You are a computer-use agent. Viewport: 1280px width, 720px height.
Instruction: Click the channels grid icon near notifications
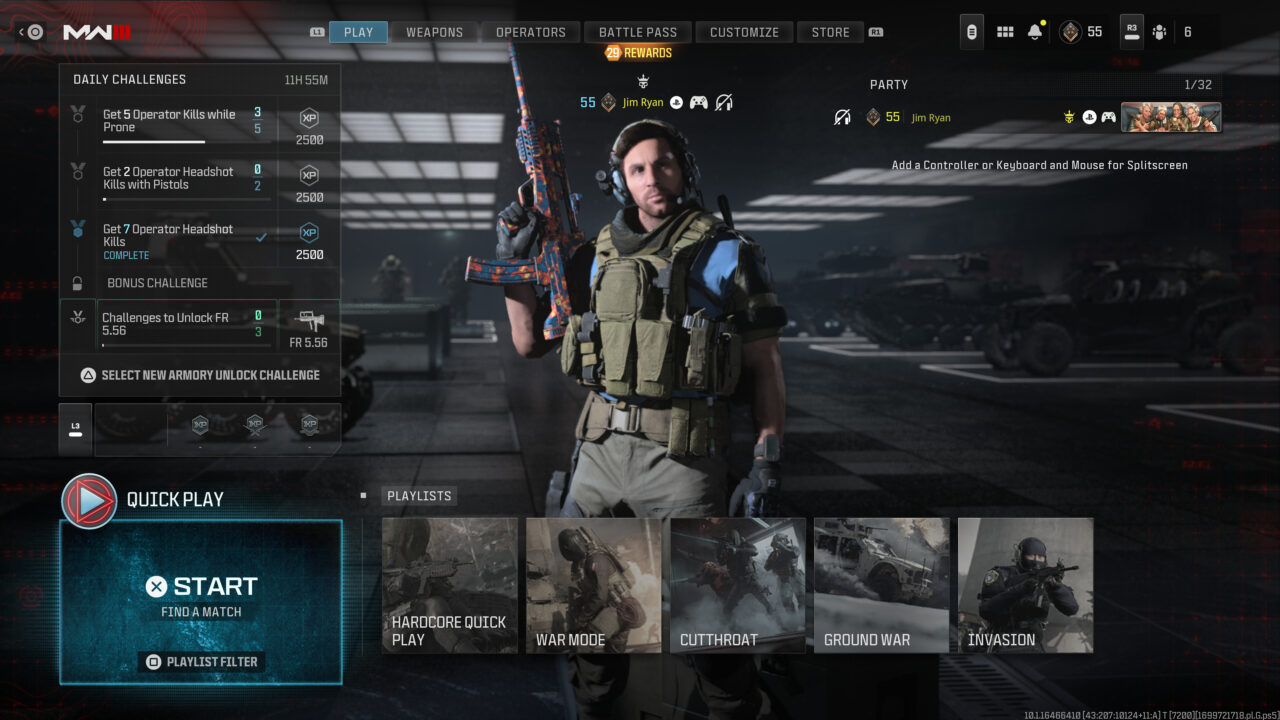coord(1004,31)
